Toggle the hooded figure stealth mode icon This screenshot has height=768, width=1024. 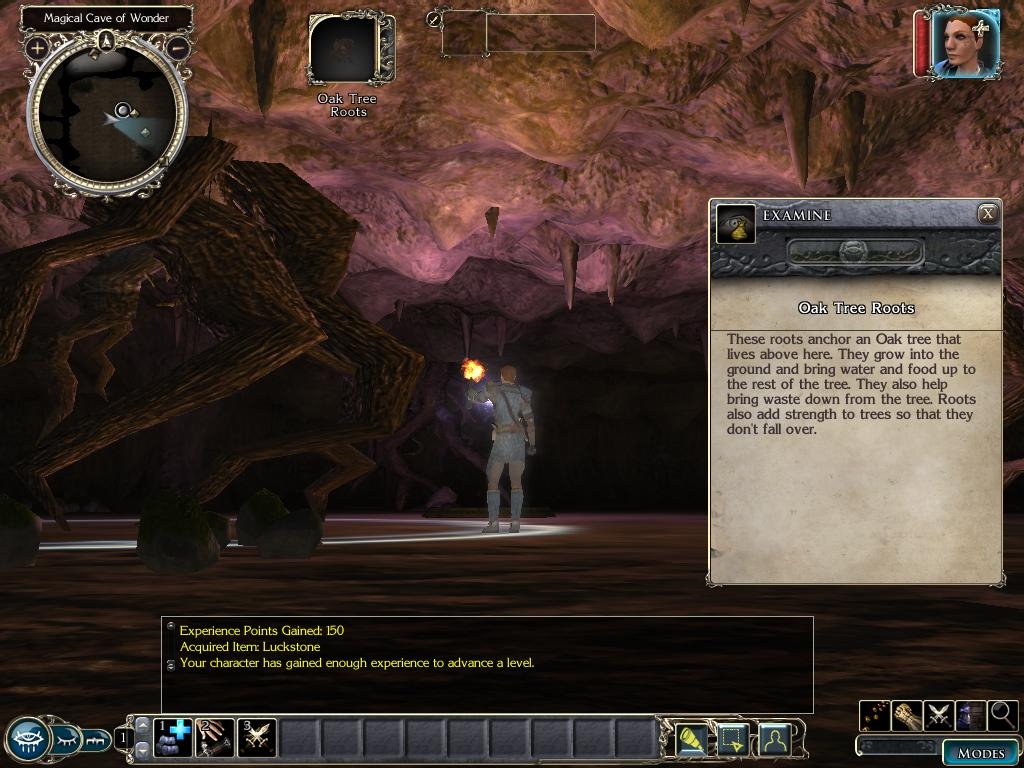coord(970,715)
